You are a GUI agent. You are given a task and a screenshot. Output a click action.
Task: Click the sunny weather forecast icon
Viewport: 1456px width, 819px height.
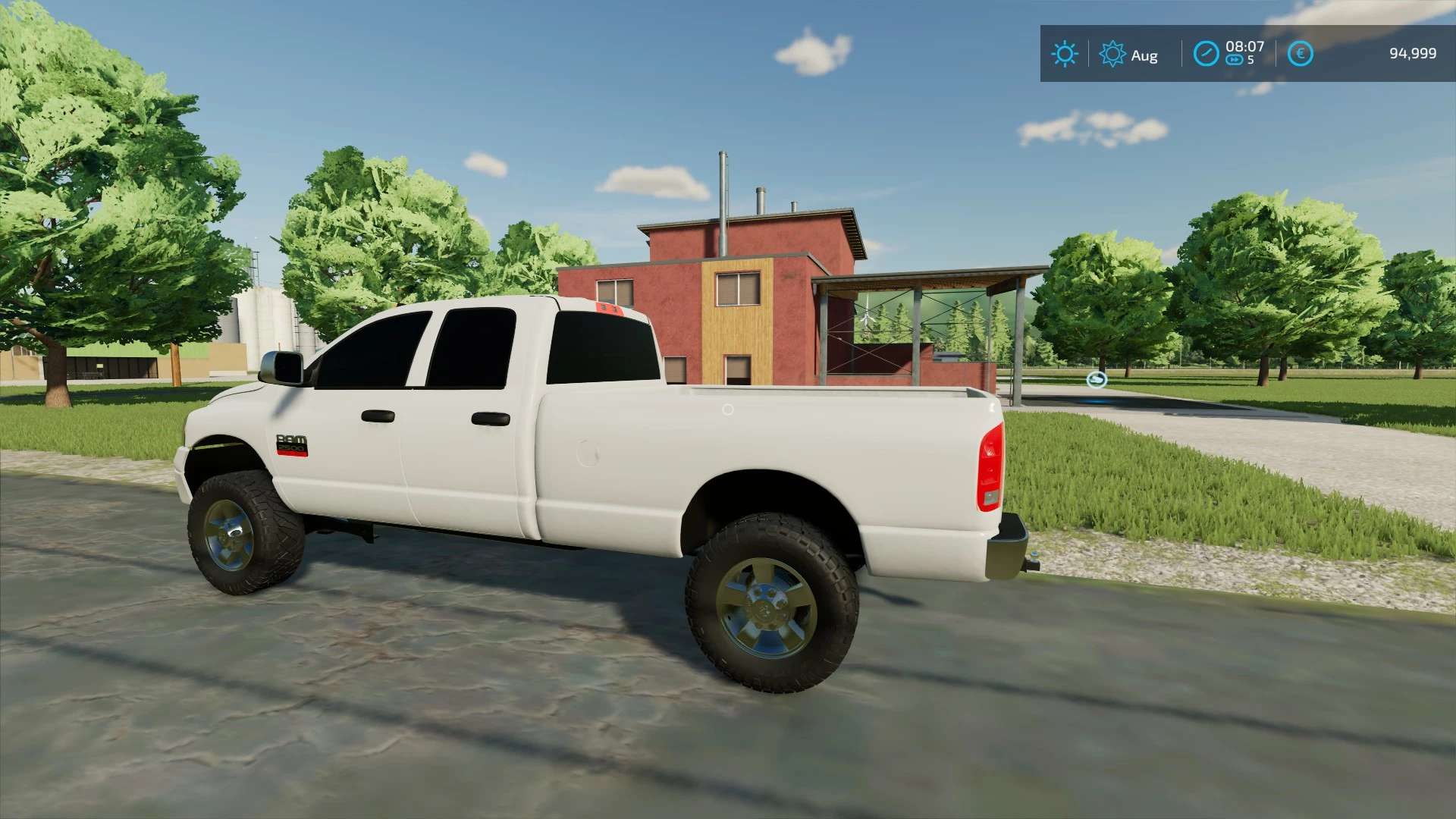click(x=1065, y=54)
